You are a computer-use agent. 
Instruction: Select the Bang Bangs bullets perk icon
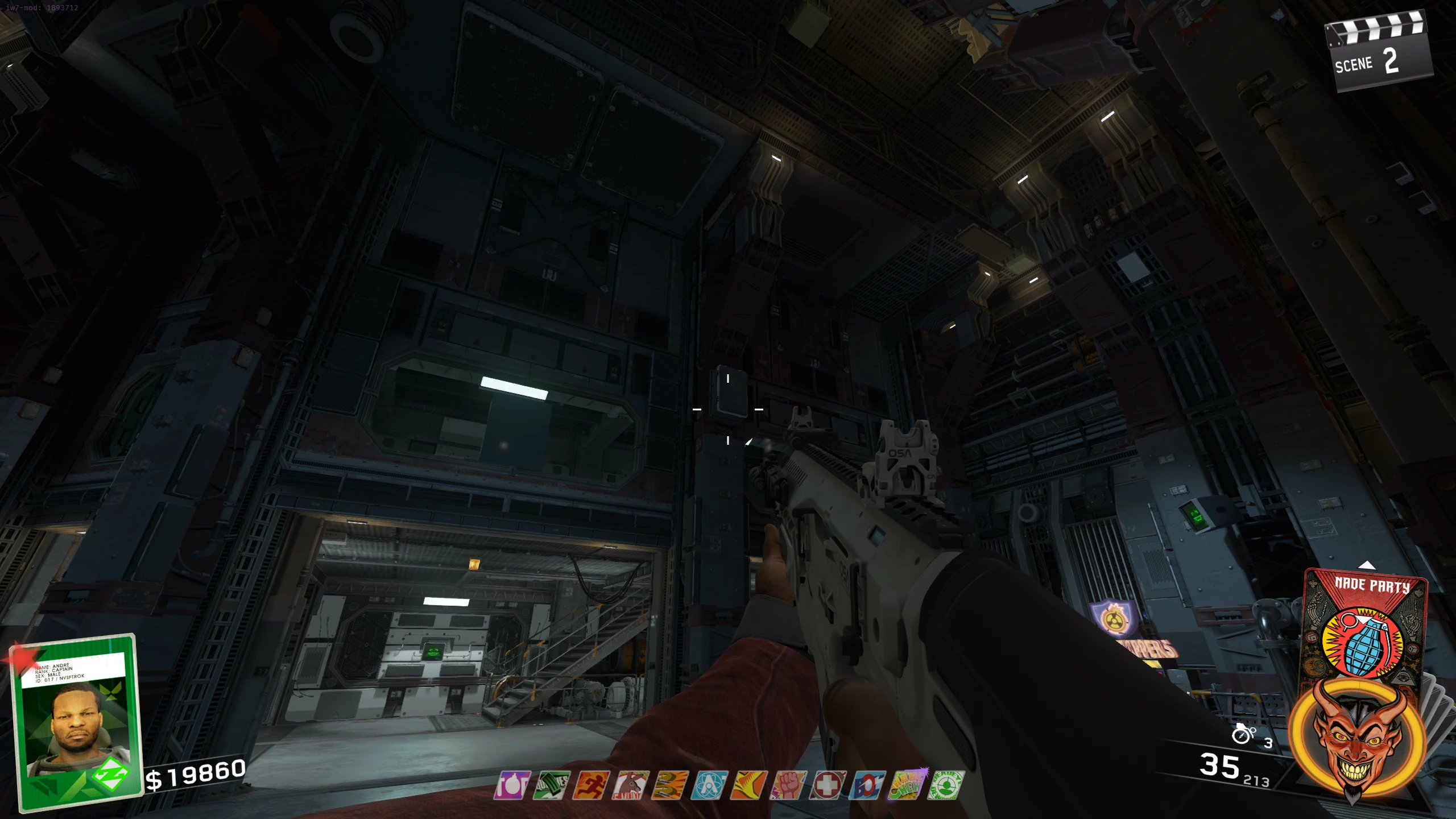(669, 785)
